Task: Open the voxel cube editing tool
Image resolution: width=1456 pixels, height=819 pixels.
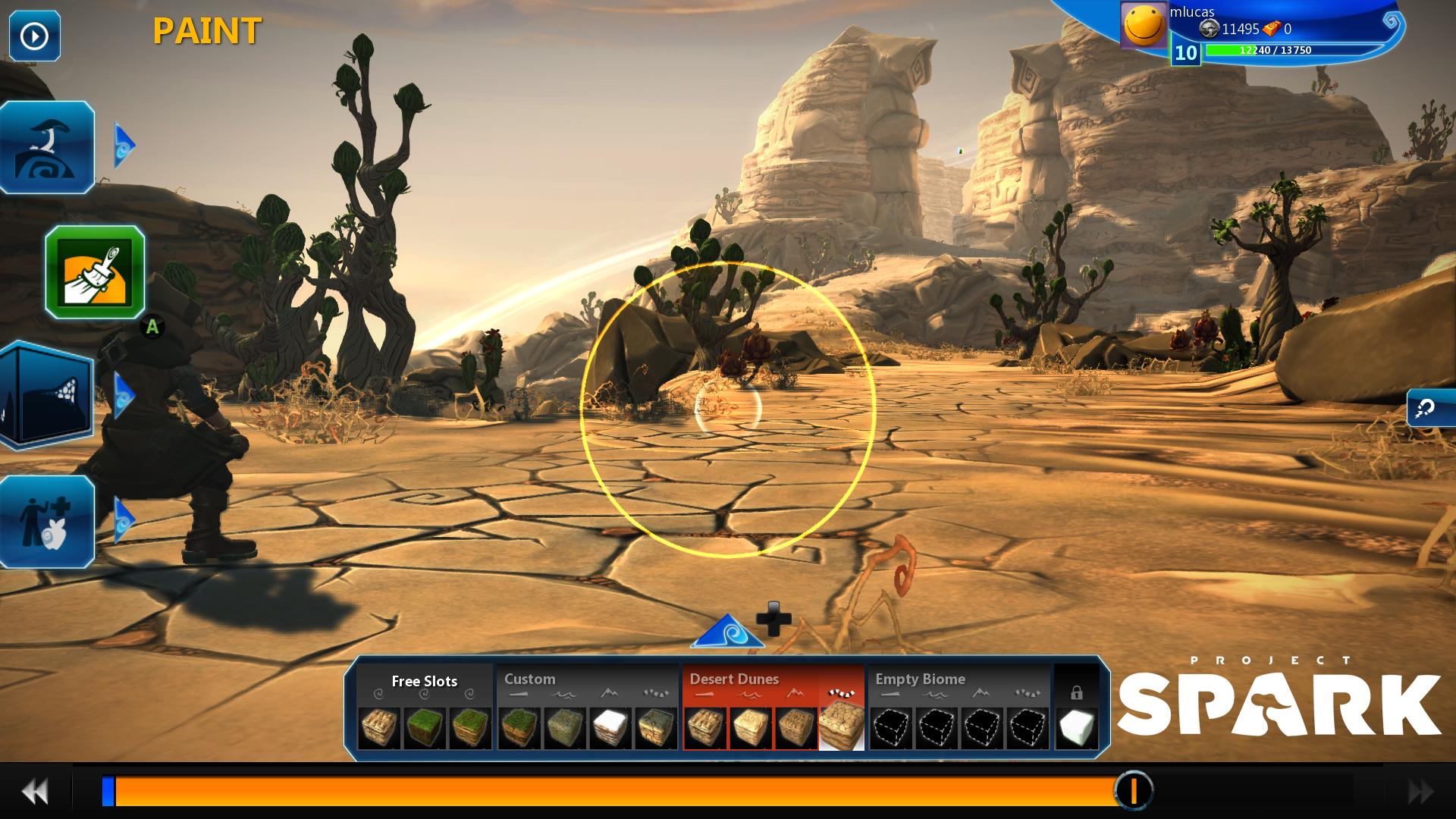Action: pyautogui.click(x=45, y=394)
